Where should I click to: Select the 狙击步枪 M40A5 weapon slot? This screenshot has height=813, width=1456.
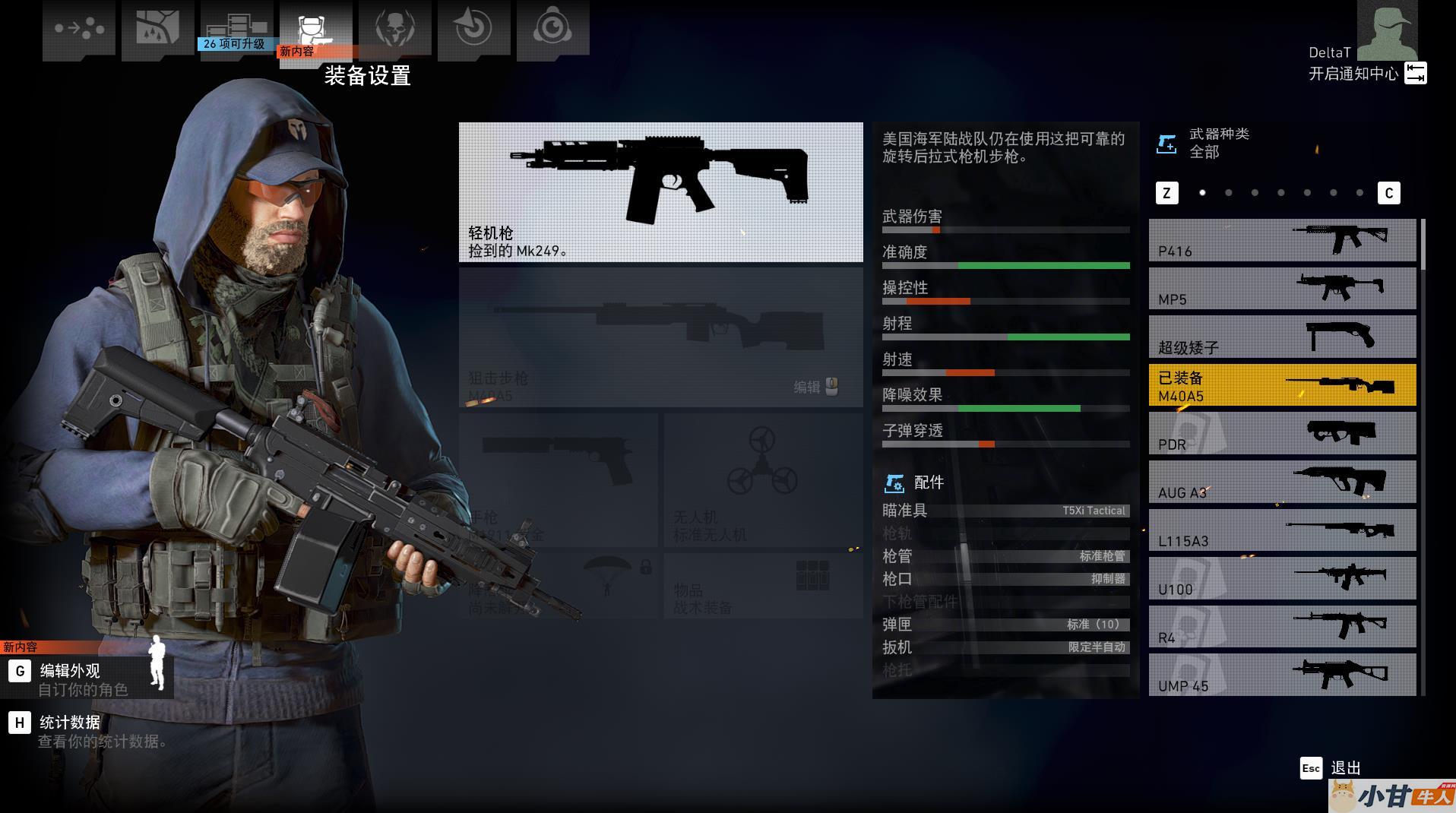pos(660,337)
